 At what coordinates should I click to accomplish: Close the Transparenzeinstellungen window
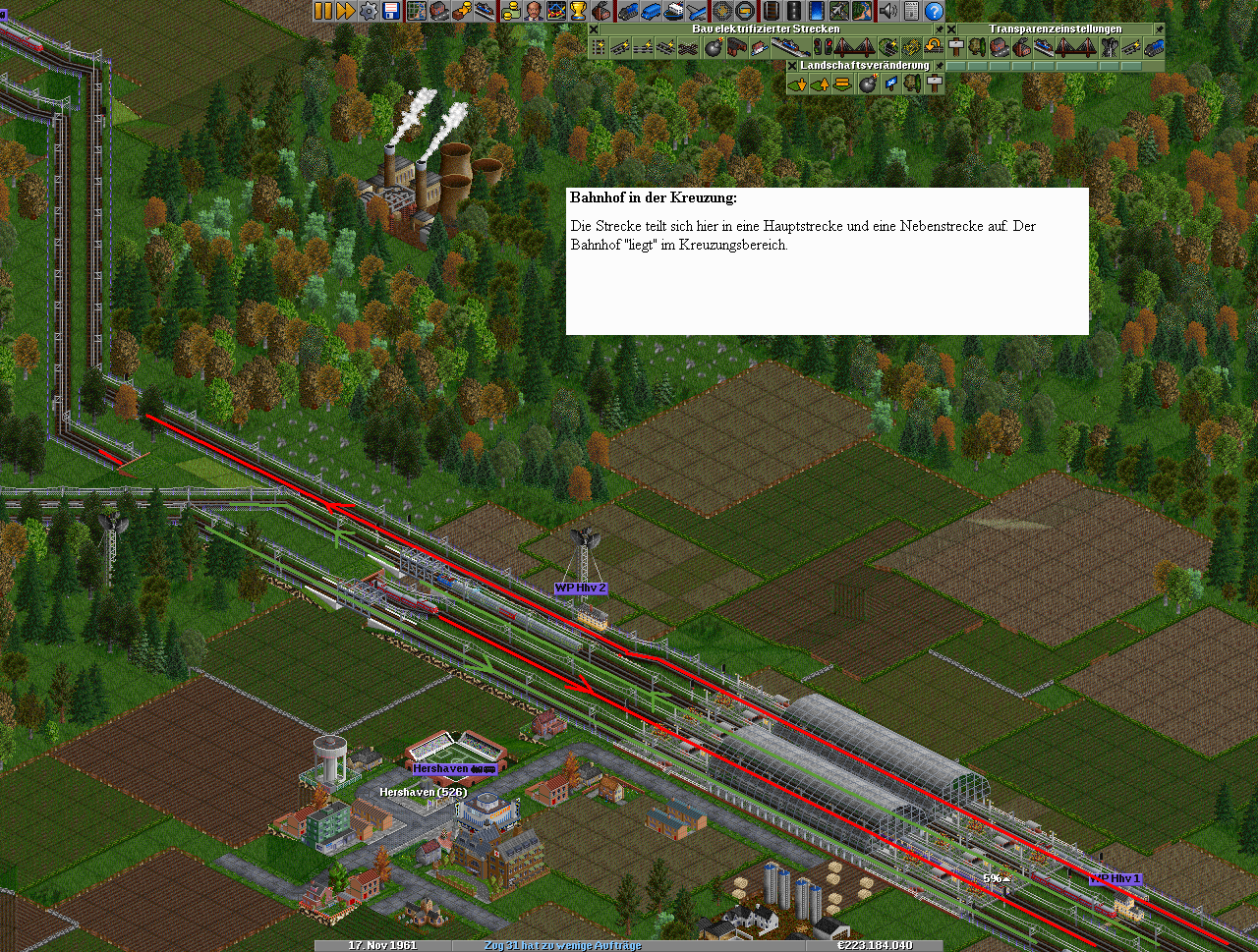pyautogui.click(x=951, y=29)
